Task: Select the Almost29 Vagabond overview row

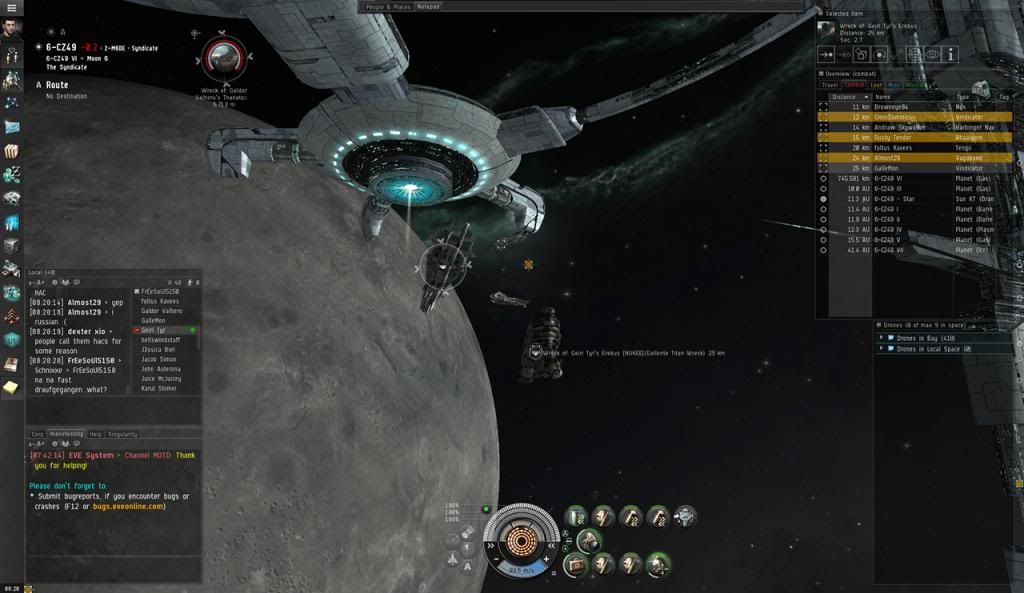Action: (893, 158)
